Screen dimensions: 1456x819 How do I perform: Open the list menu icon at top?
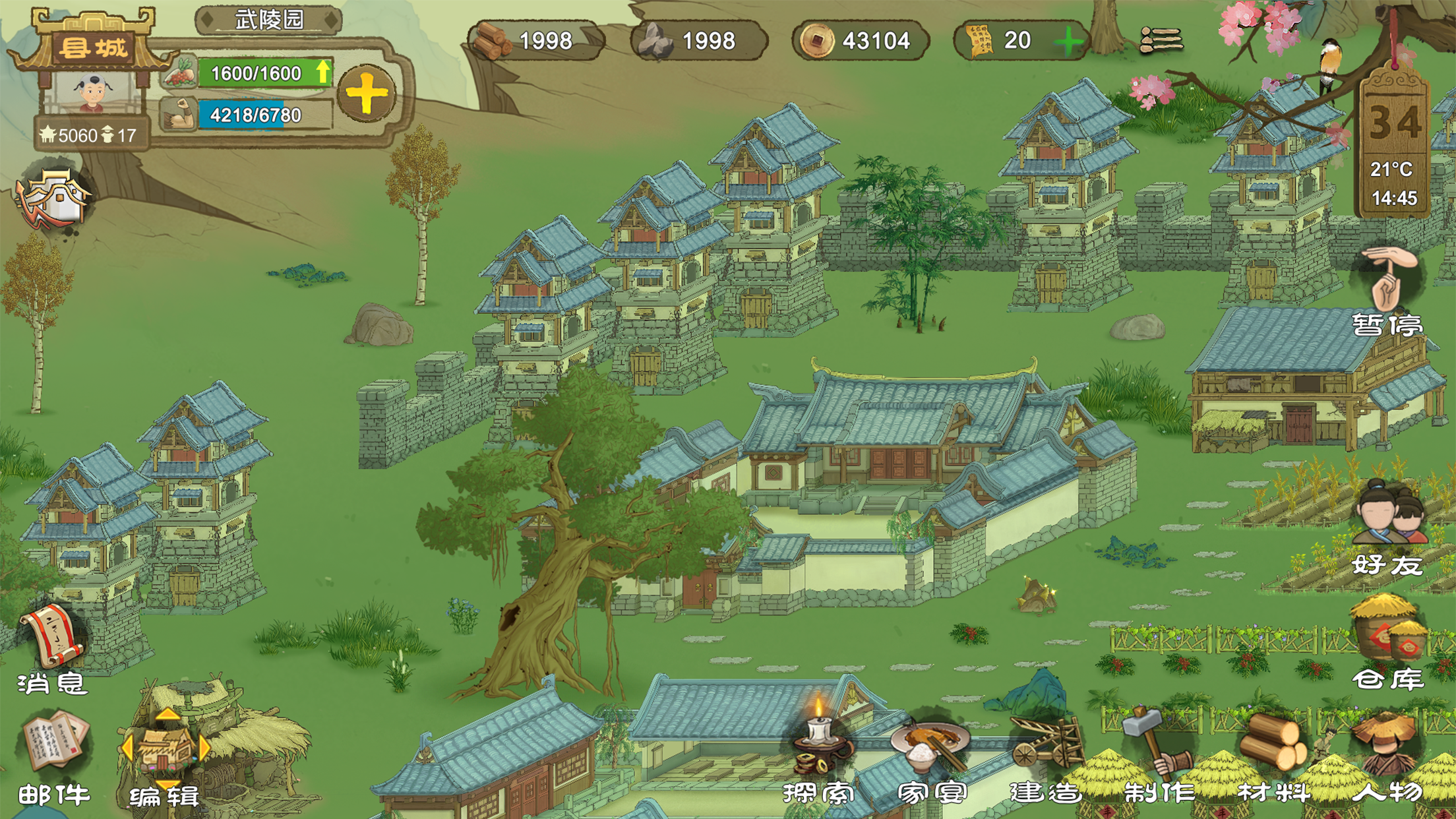pos(1161,41)
